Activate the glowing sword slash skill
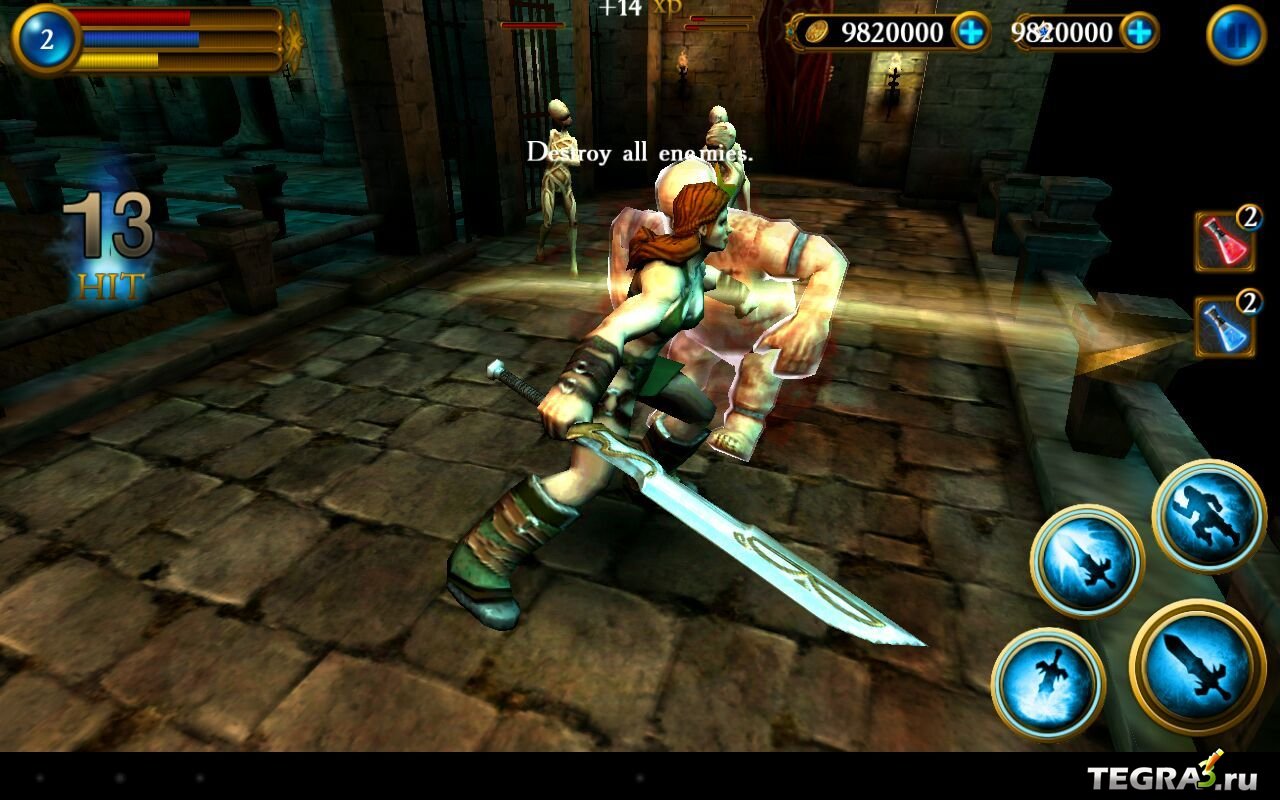Image resolution: width=1280 pixels, height=800 pixels. pos(1087,560)
